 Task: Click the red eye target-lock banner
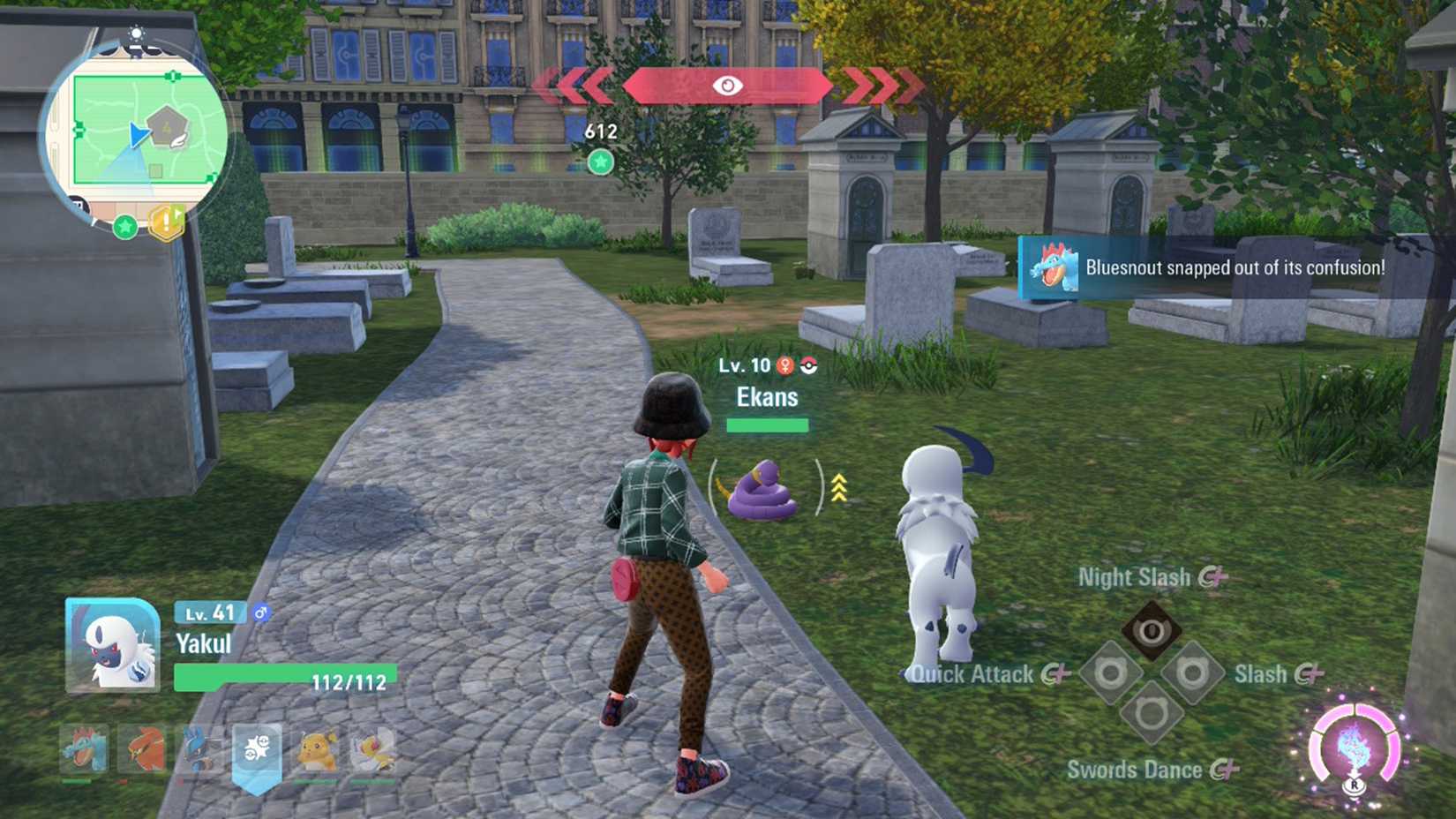coord(727,86)
